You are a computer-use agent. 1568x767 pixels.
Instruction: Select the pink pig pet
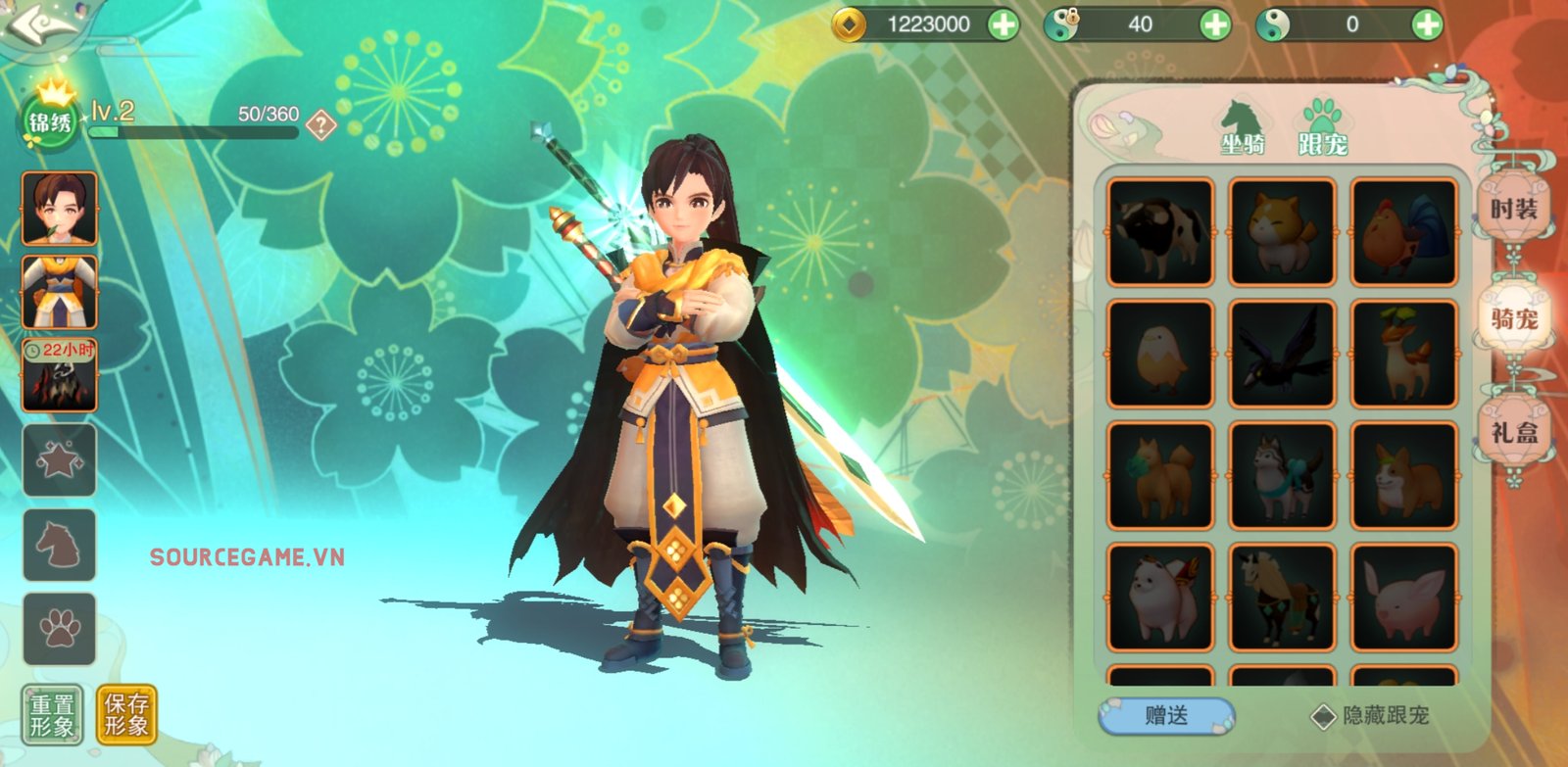click(x=1403, y=597)
